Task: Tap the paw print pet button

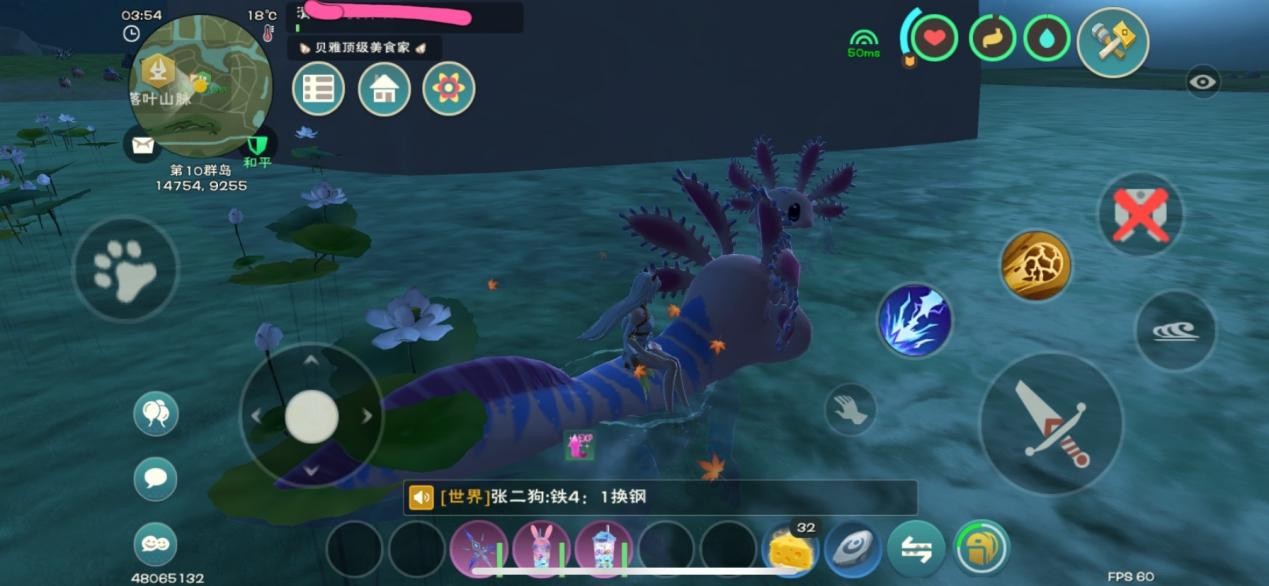Action: pos(125,268)
